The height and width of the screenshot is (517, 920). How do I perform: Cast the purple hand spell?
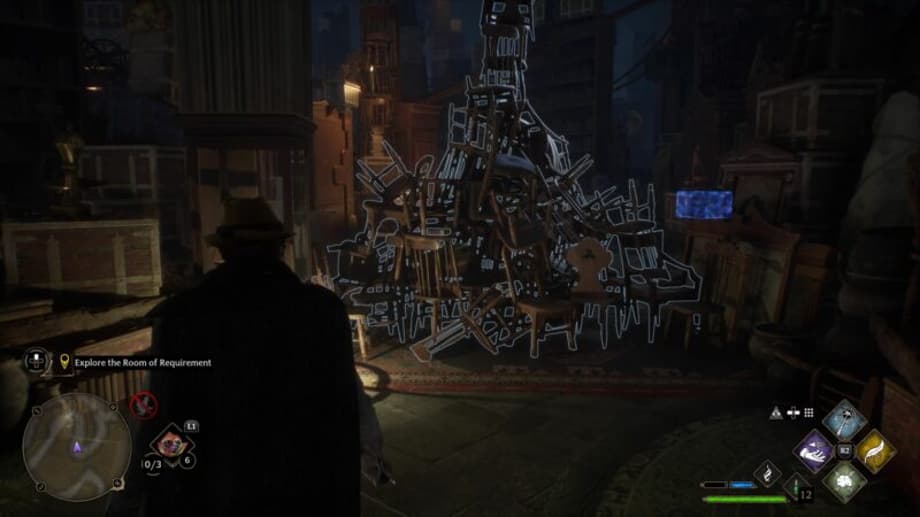tap(815, 450)
